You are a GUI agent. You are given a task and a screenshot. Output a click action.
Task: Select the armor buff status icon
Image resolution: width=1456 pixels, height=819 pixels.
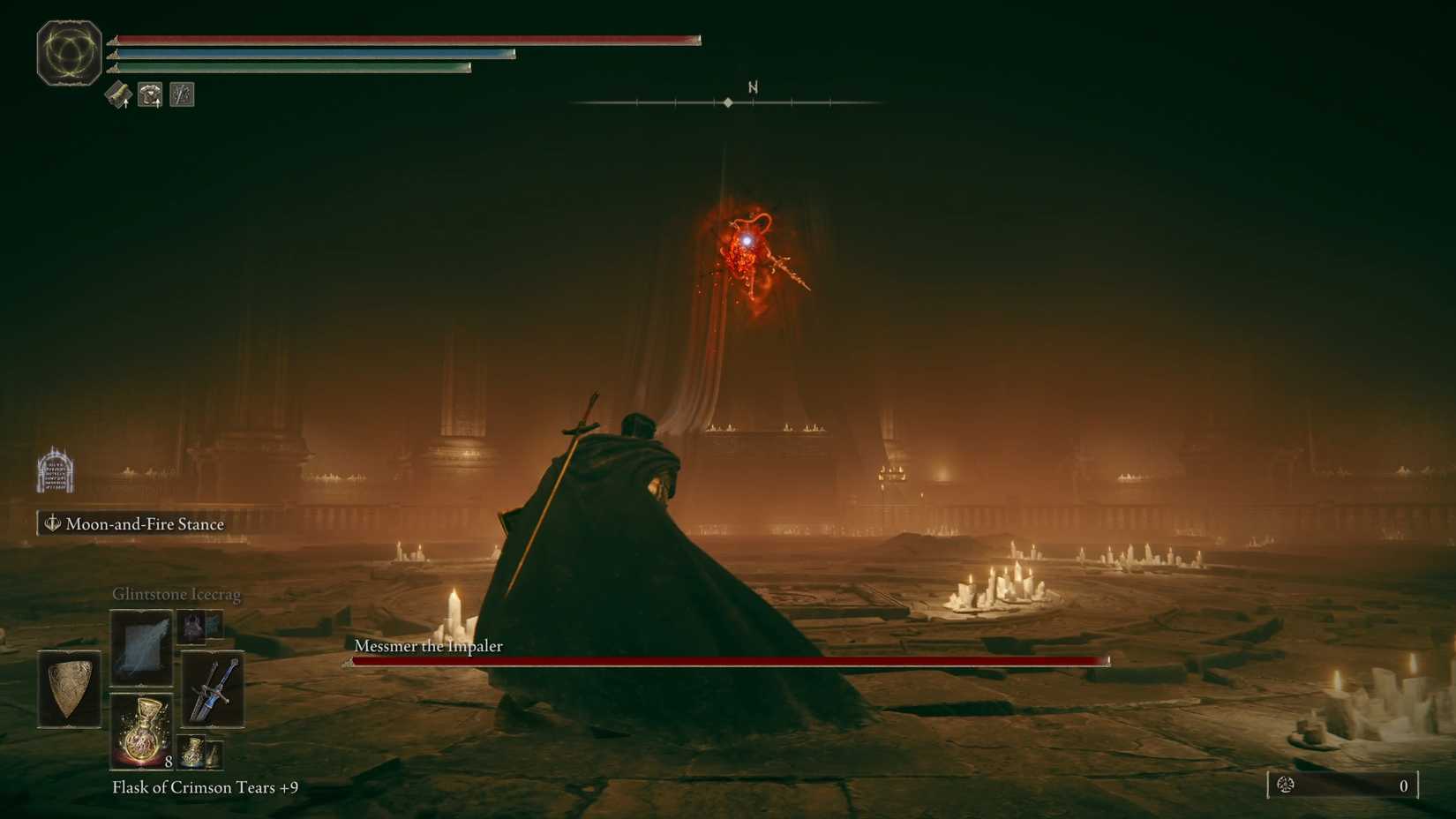pyautogui.click(x=149, y=94)
